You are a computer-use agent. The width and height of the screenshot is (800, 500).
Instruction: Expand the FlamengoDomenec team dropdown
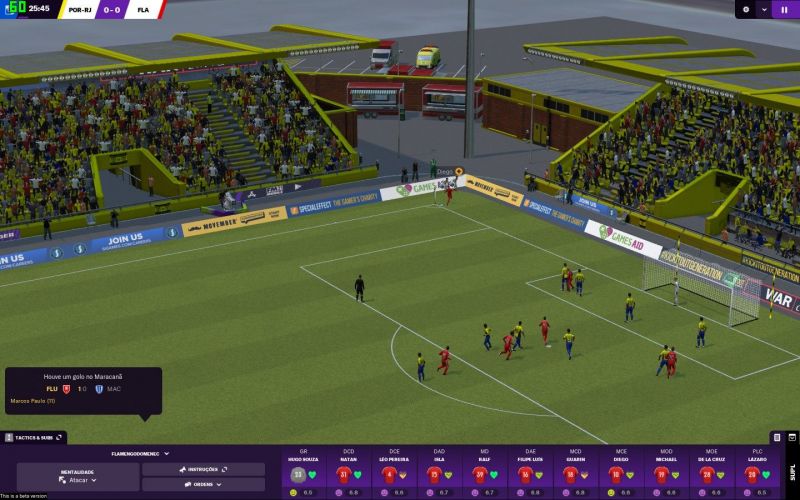140,453
